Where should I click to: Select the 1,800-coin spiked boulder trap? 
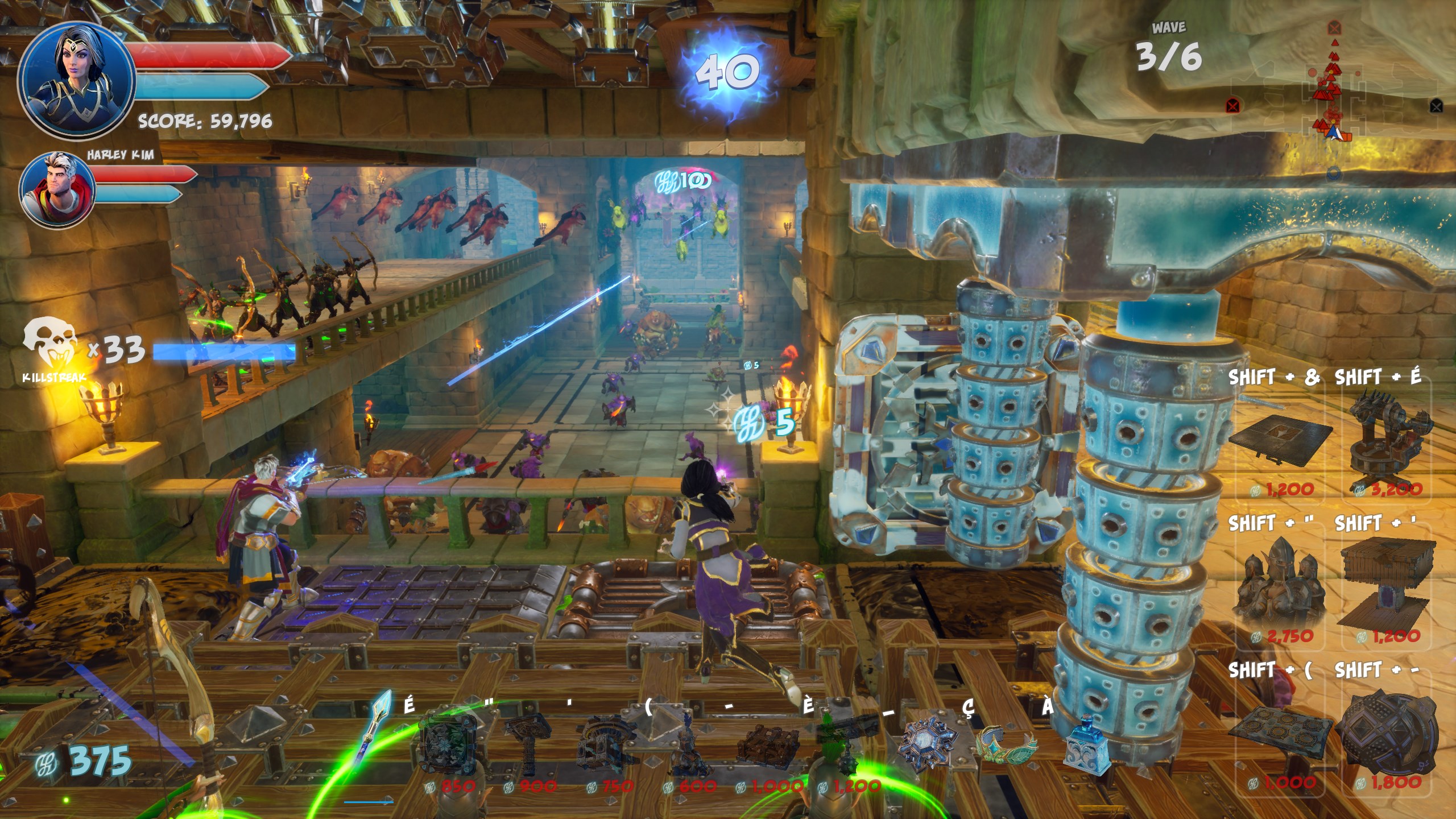point(1388,734)
